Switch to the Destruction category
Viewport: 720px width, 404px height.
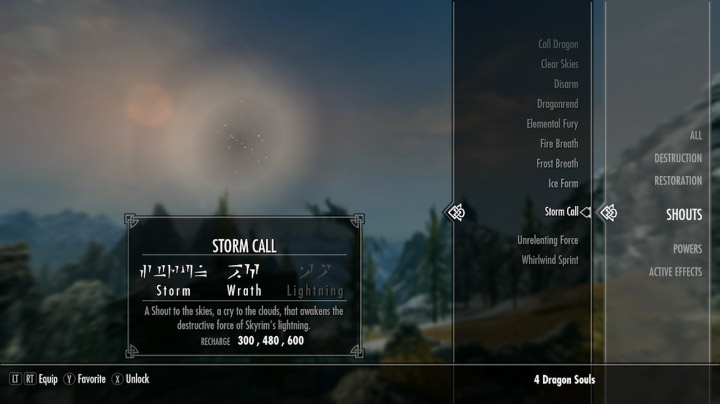click(x=678, y=158)
